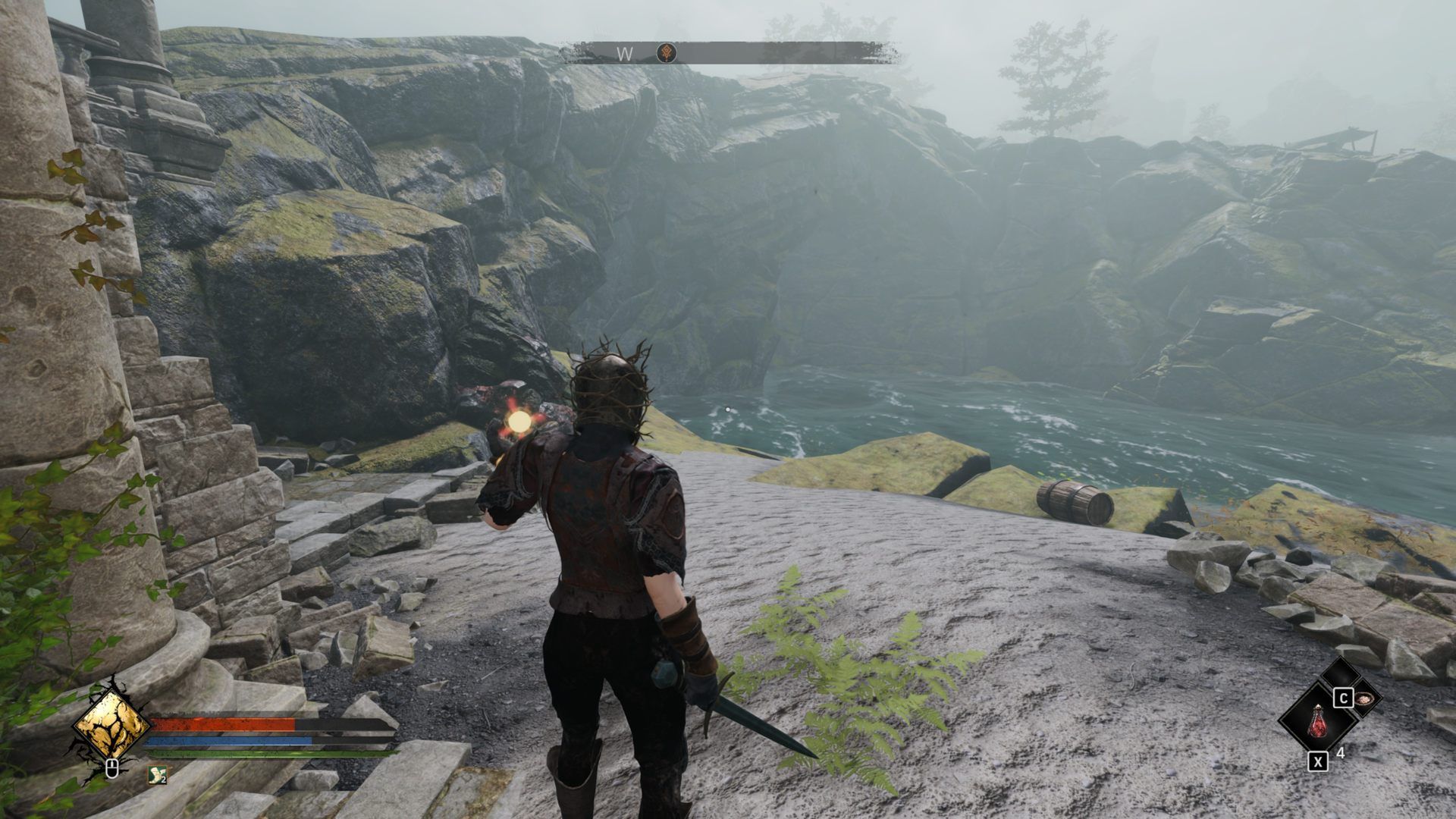Viewport: 1456px width, 819px height.
Task: Activate the golden diamond ability icon
Action: [111, 723]
